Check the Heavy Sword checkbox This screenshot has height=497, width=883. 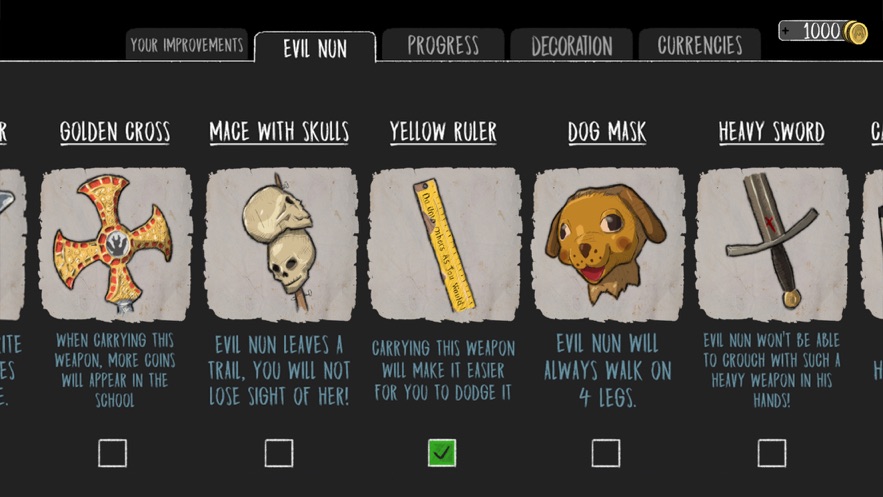click(x=771, y=453)
